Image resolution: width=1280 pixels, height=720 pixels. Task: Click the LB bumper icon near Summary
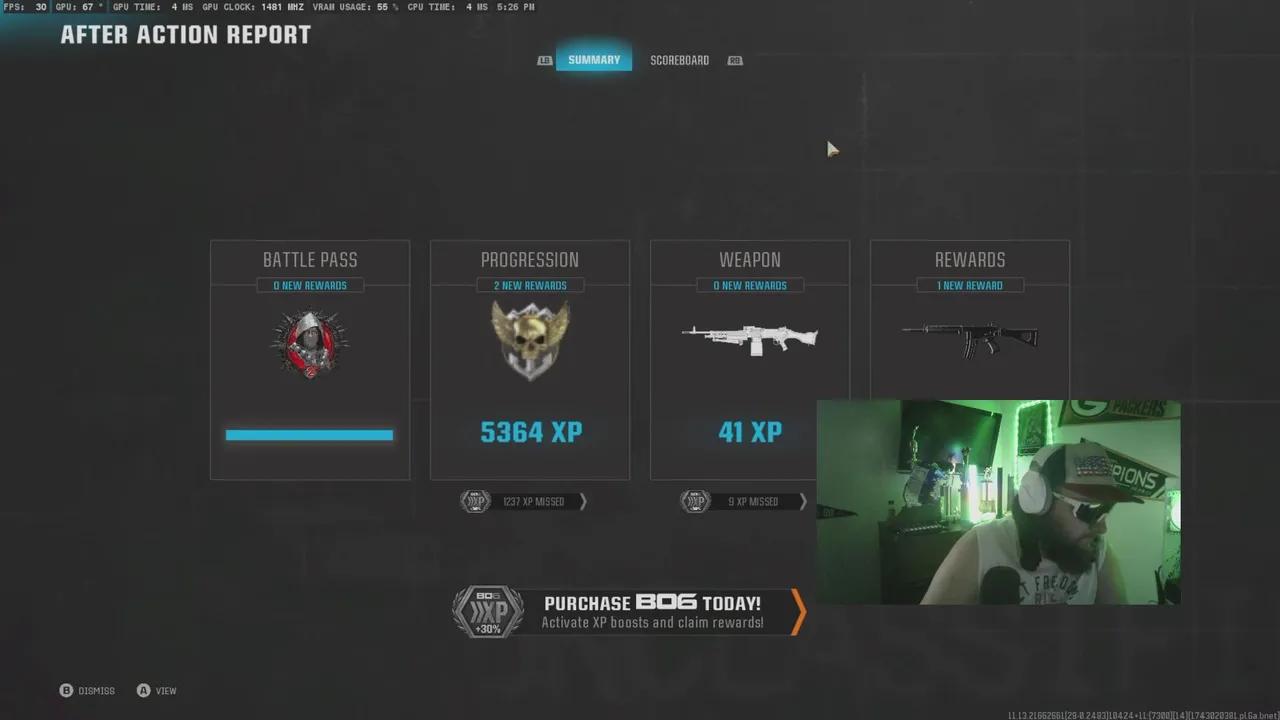click(544, 60)
